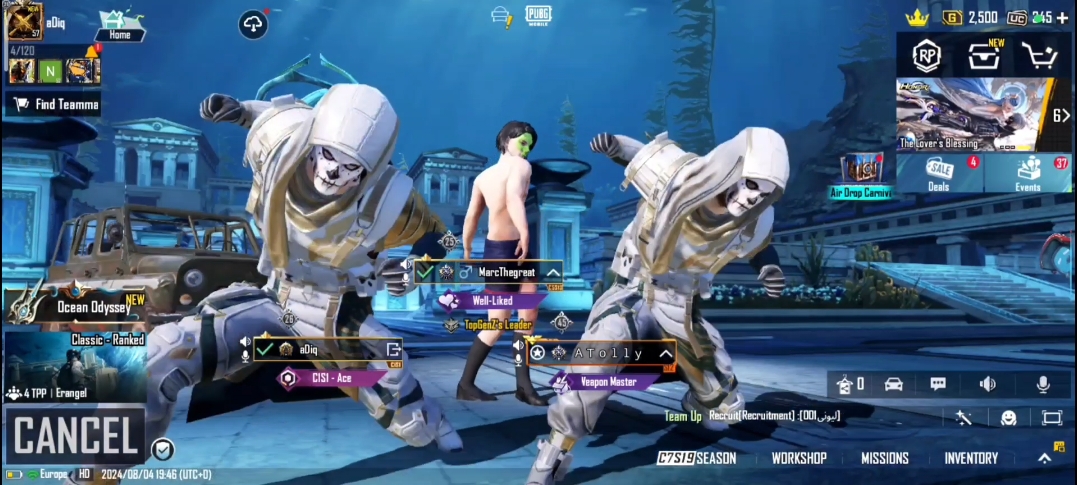1077x485 pixels.
Task: Open the Air Drop Carnival event
Action: pos(861,176)
